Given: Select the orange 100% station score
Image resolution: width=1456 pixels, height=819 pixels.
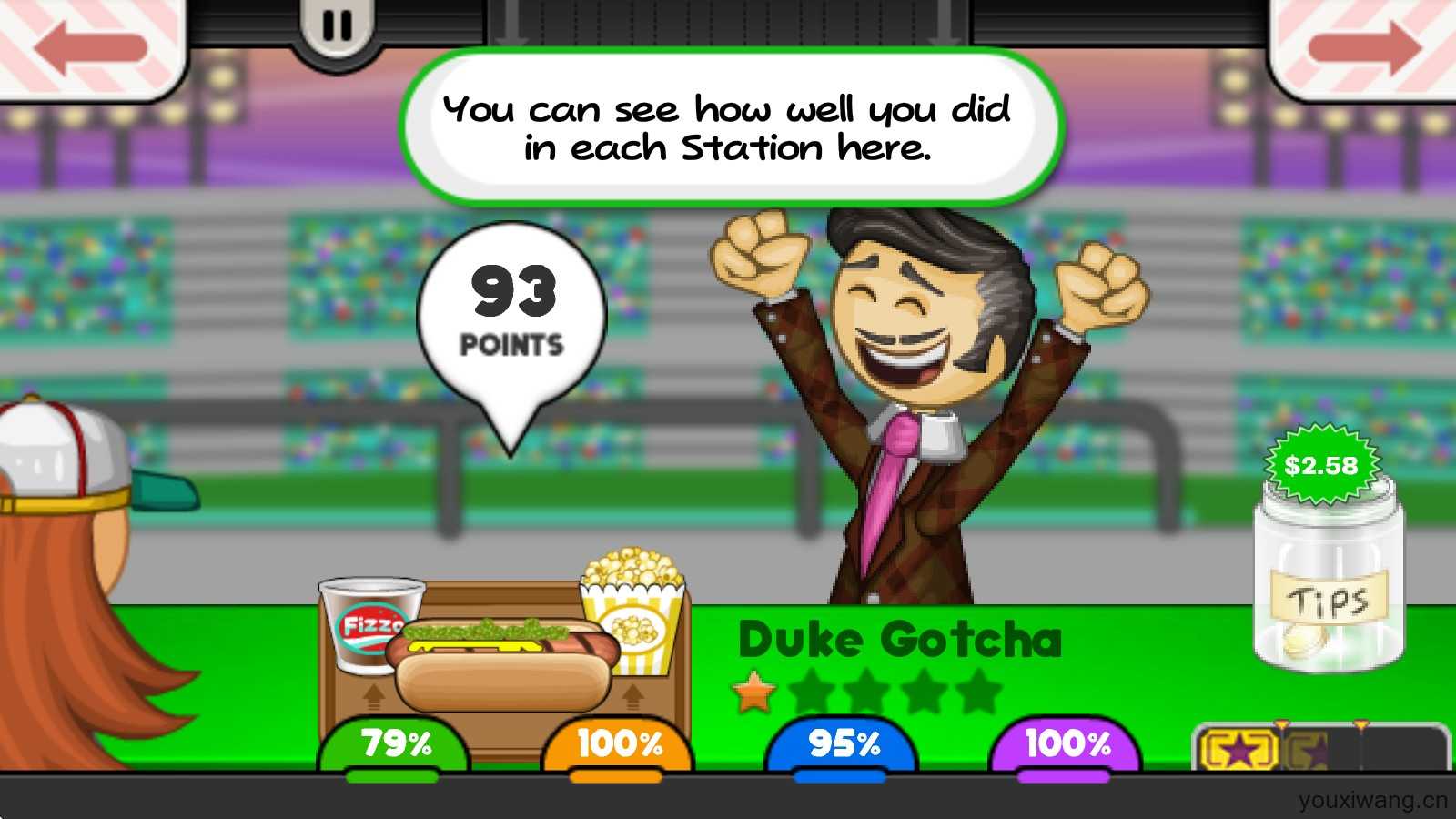Looking at the screenshot, I should [619, 744].
